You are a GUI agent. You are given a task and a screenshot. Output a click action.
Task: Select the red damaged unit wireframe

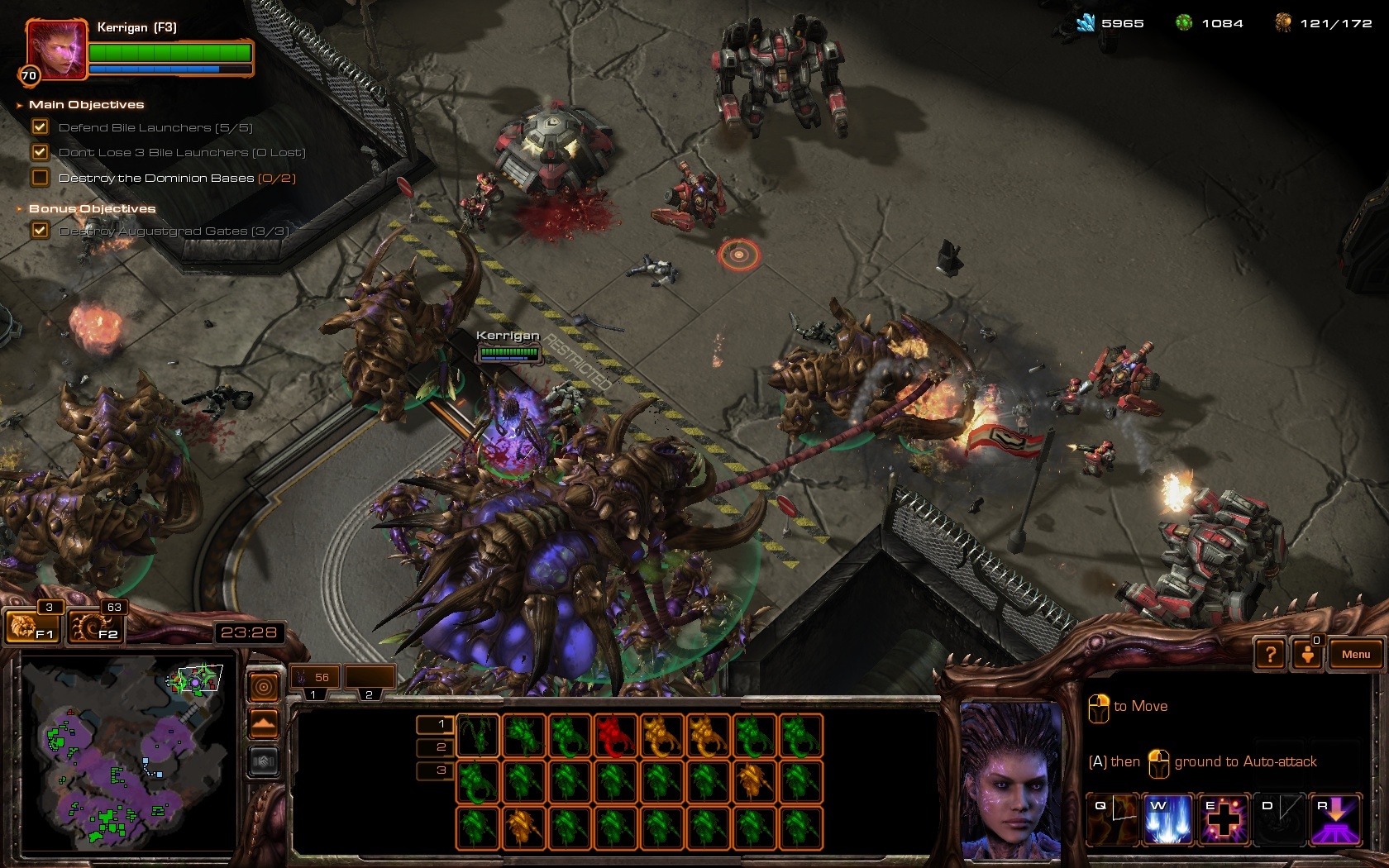(613, 736)
